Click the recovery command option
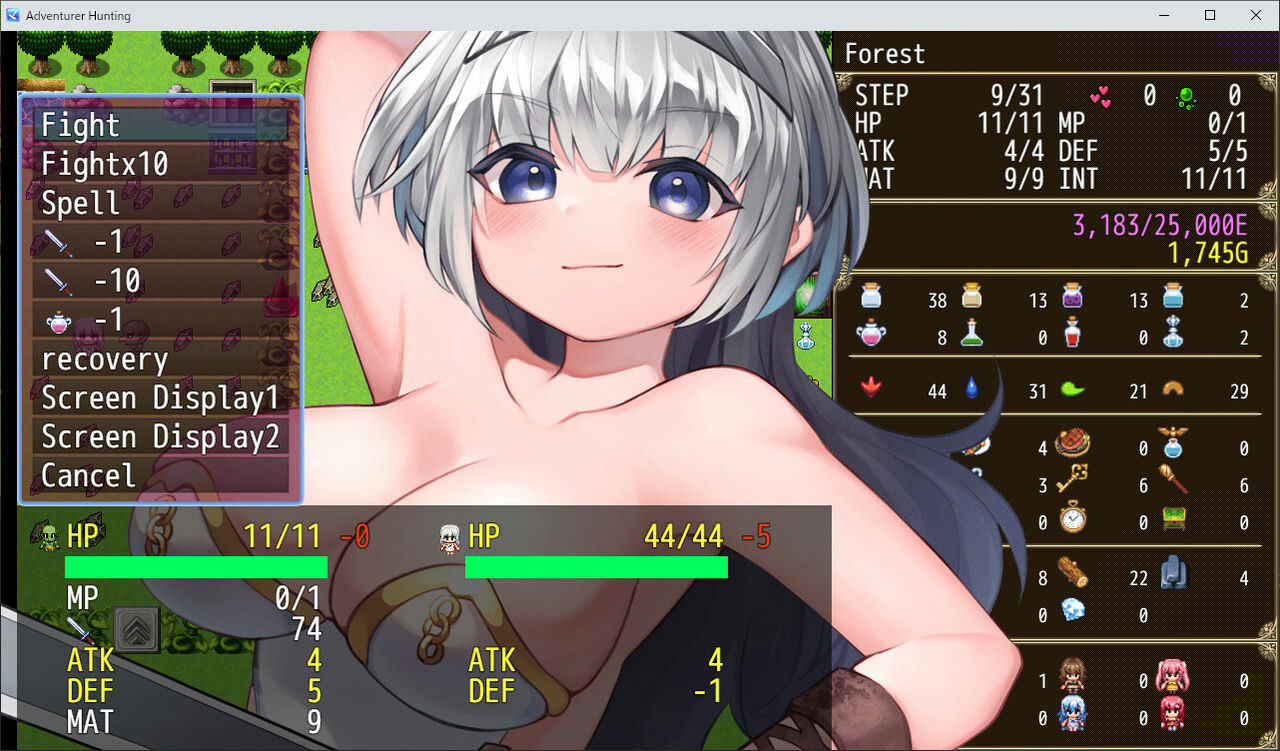Viewport: 1280px width, 751px height. tap(104, 358)
